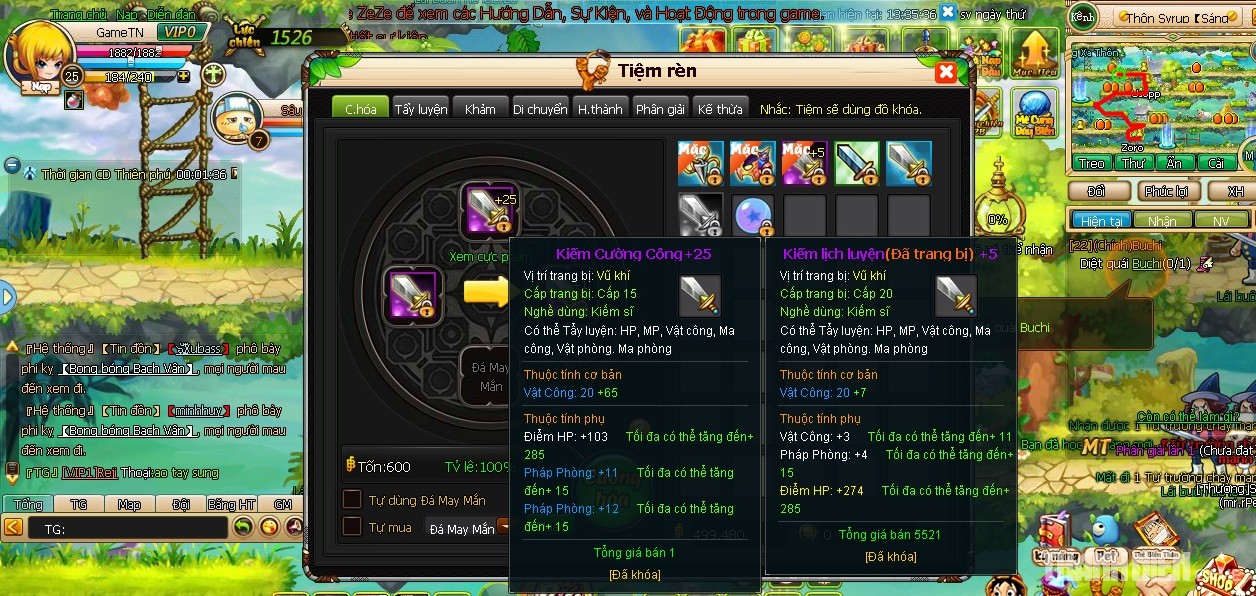This screenshot has width=1256, height=596.
Task: Enable the Tự mua checkbox
Action: (x=352, y=526)
